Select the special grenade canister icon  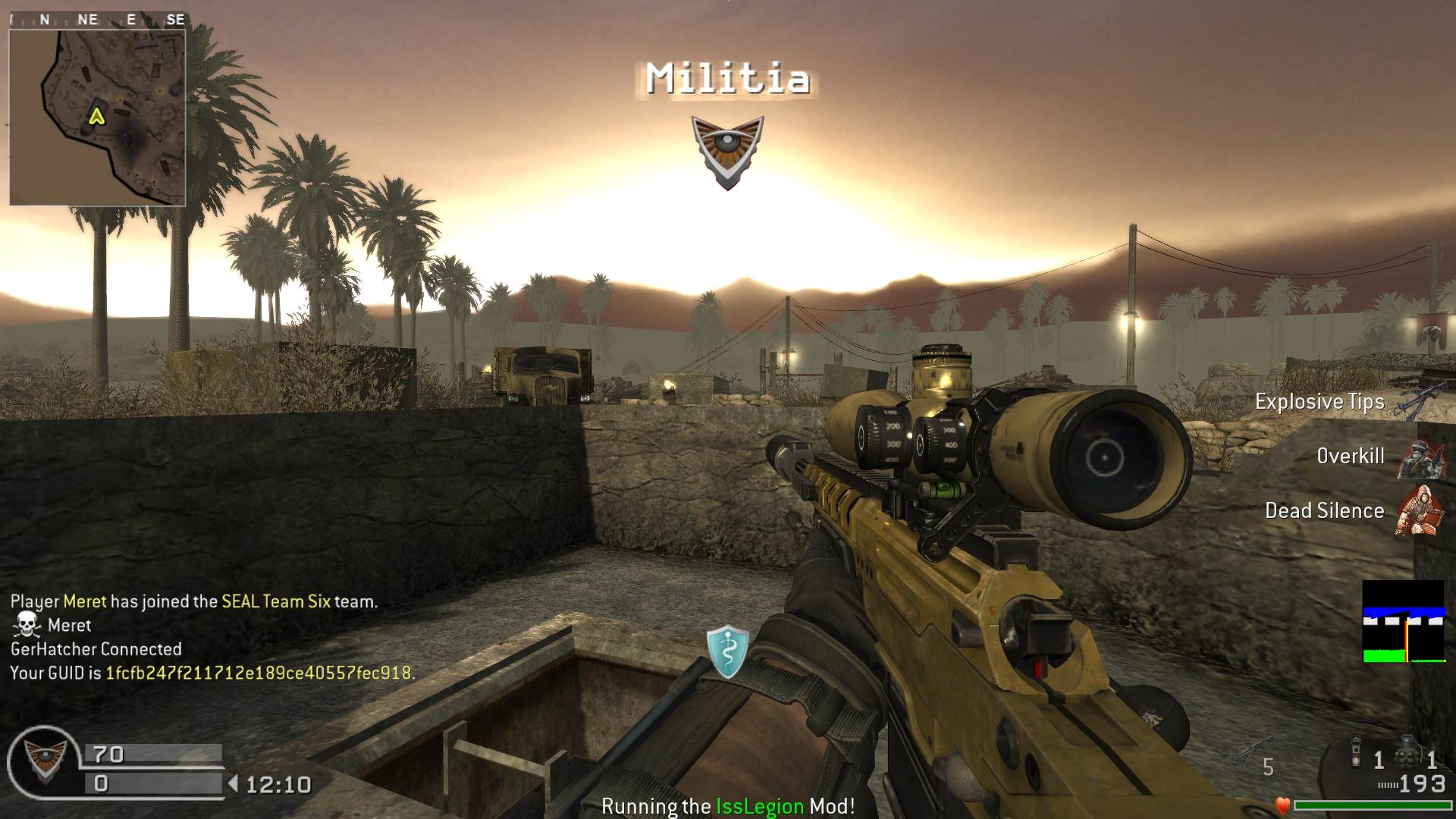click(x=1356, y=753)
